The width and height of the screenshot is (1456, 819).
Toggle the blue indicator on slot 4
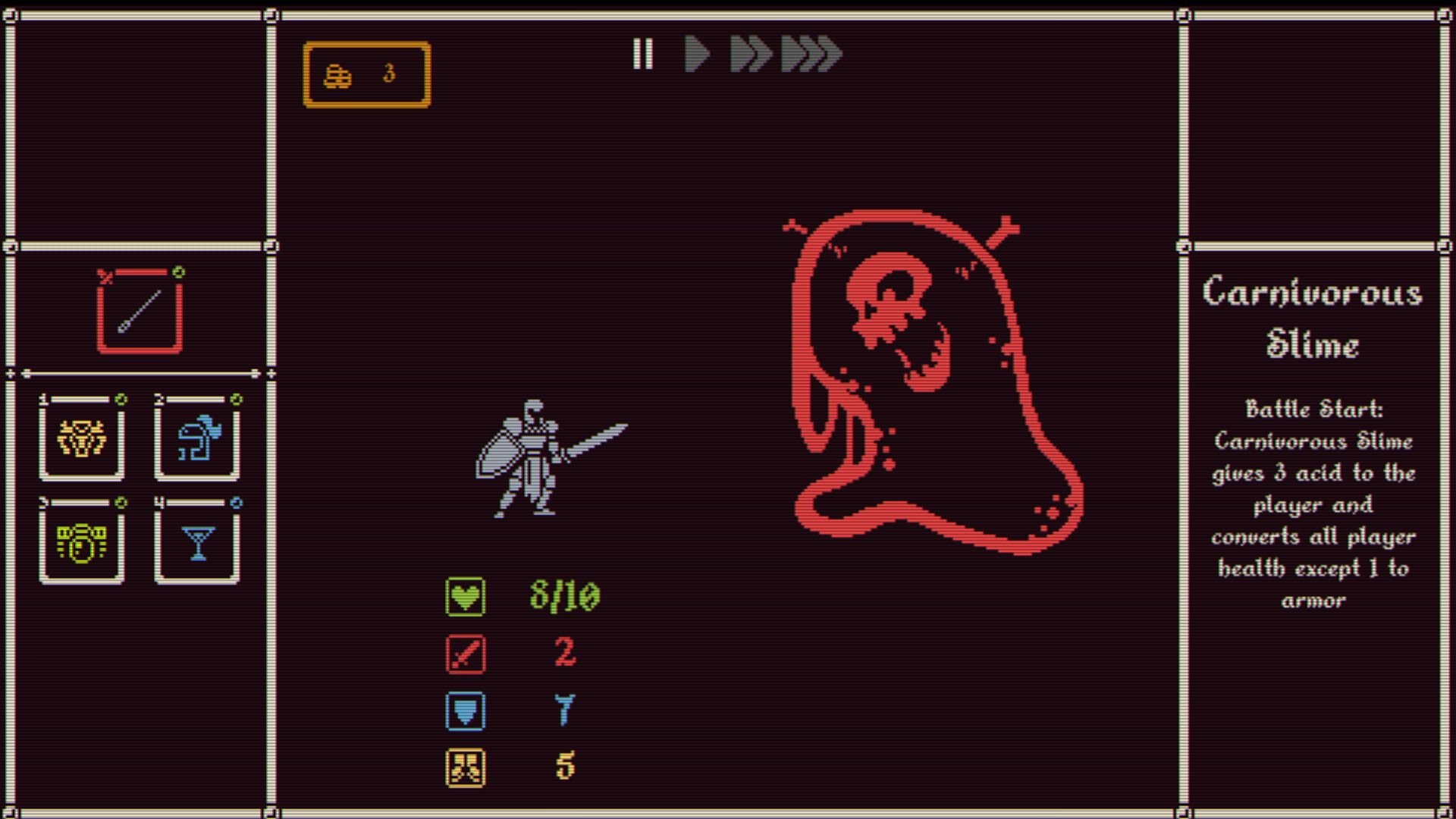(235, 504)
